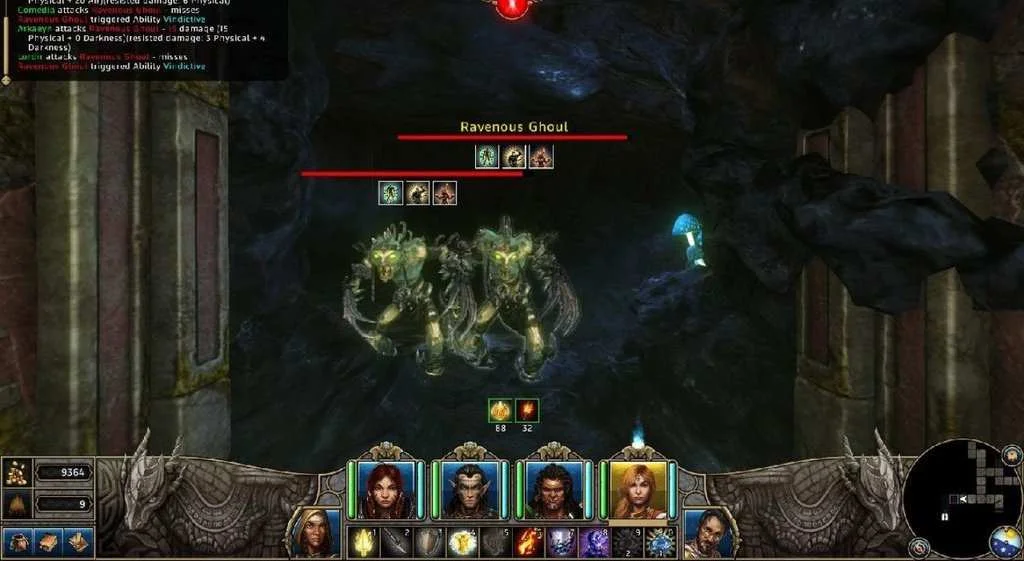Open the journal with quill button

coord(79,542)
